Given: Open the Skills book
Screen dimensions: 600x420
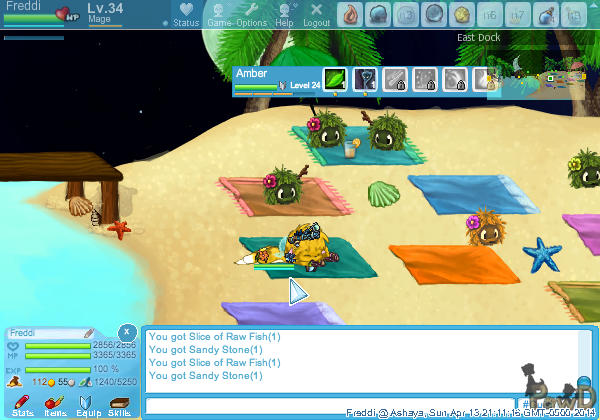Looking at the screenshot, I should pyautogui.click(x=120, y=404).
